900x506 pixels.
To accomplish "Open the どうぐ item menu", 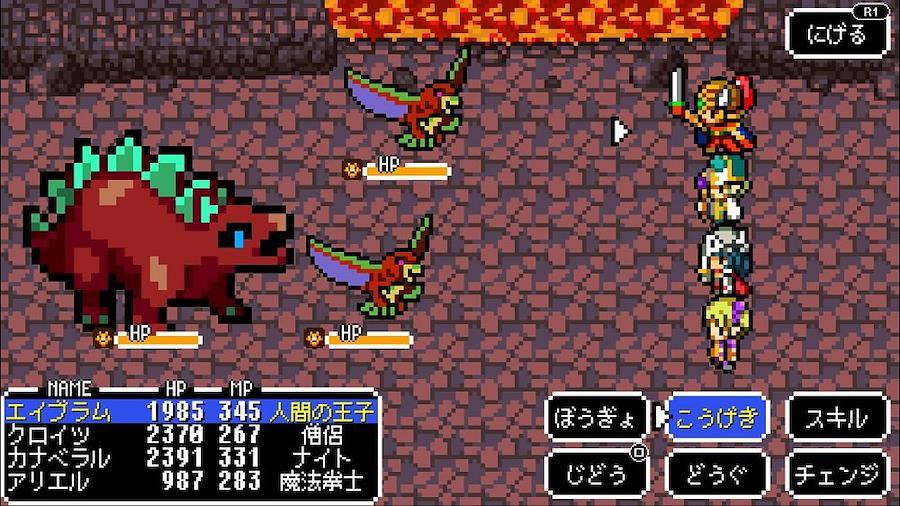I will tap(717, 472).
